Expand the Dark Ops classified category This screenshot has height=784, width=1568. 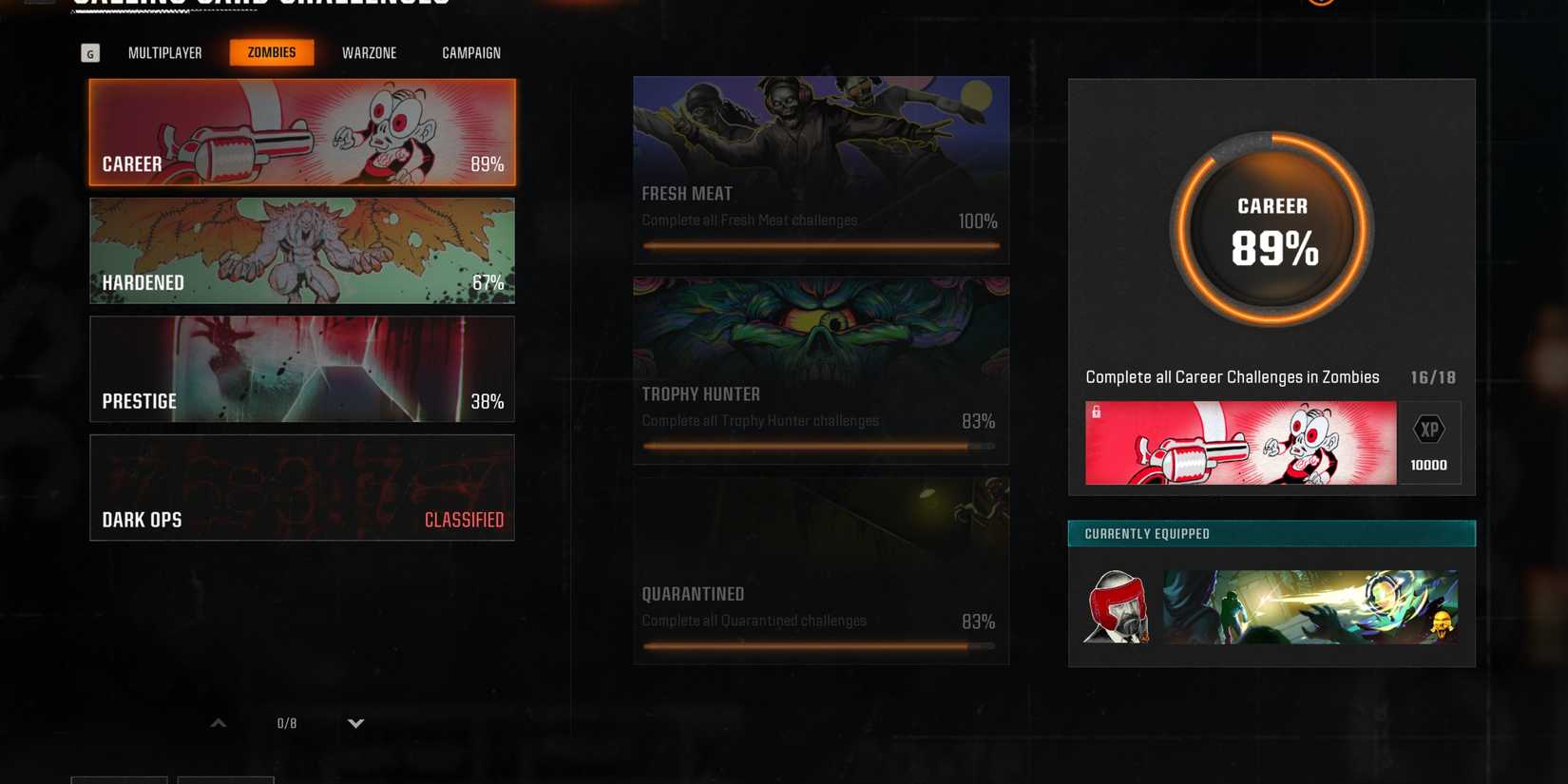(x=301, y=488)
